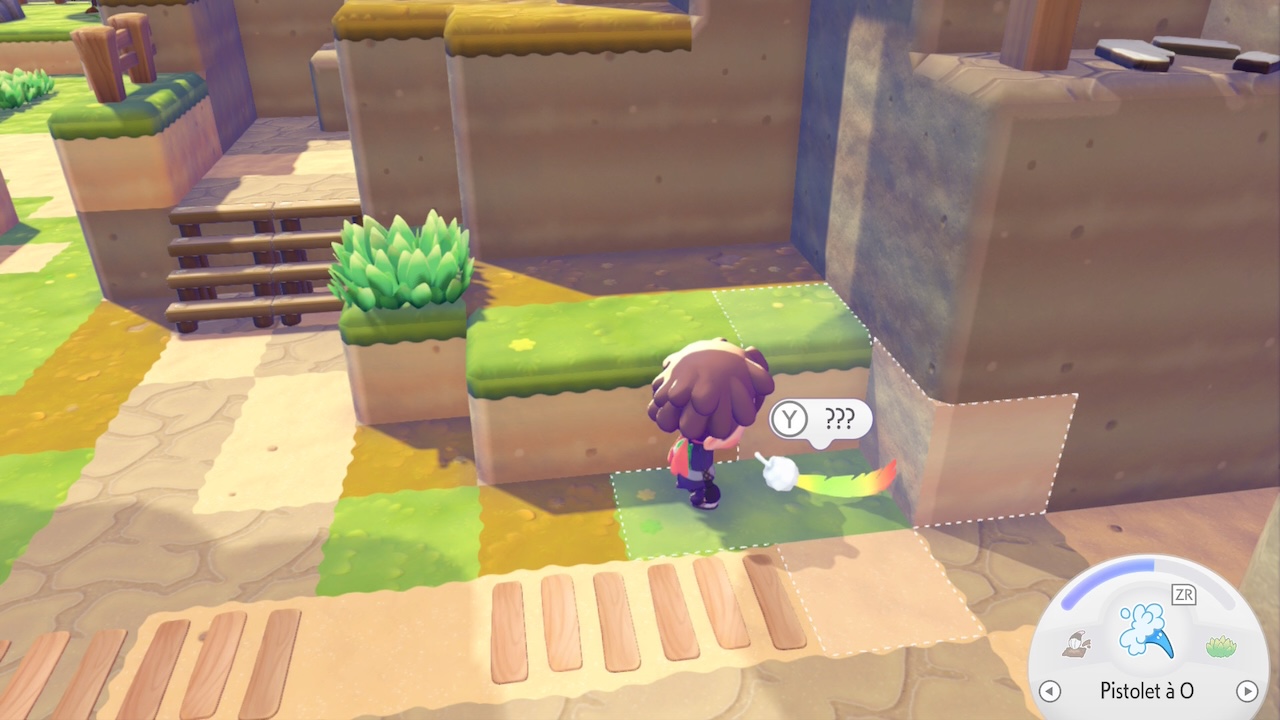This screenshot has width=1280, height=720.
Task: Select the Pistolet à O water move icon
Action: pyautogui.click(x=1146, y=631)
